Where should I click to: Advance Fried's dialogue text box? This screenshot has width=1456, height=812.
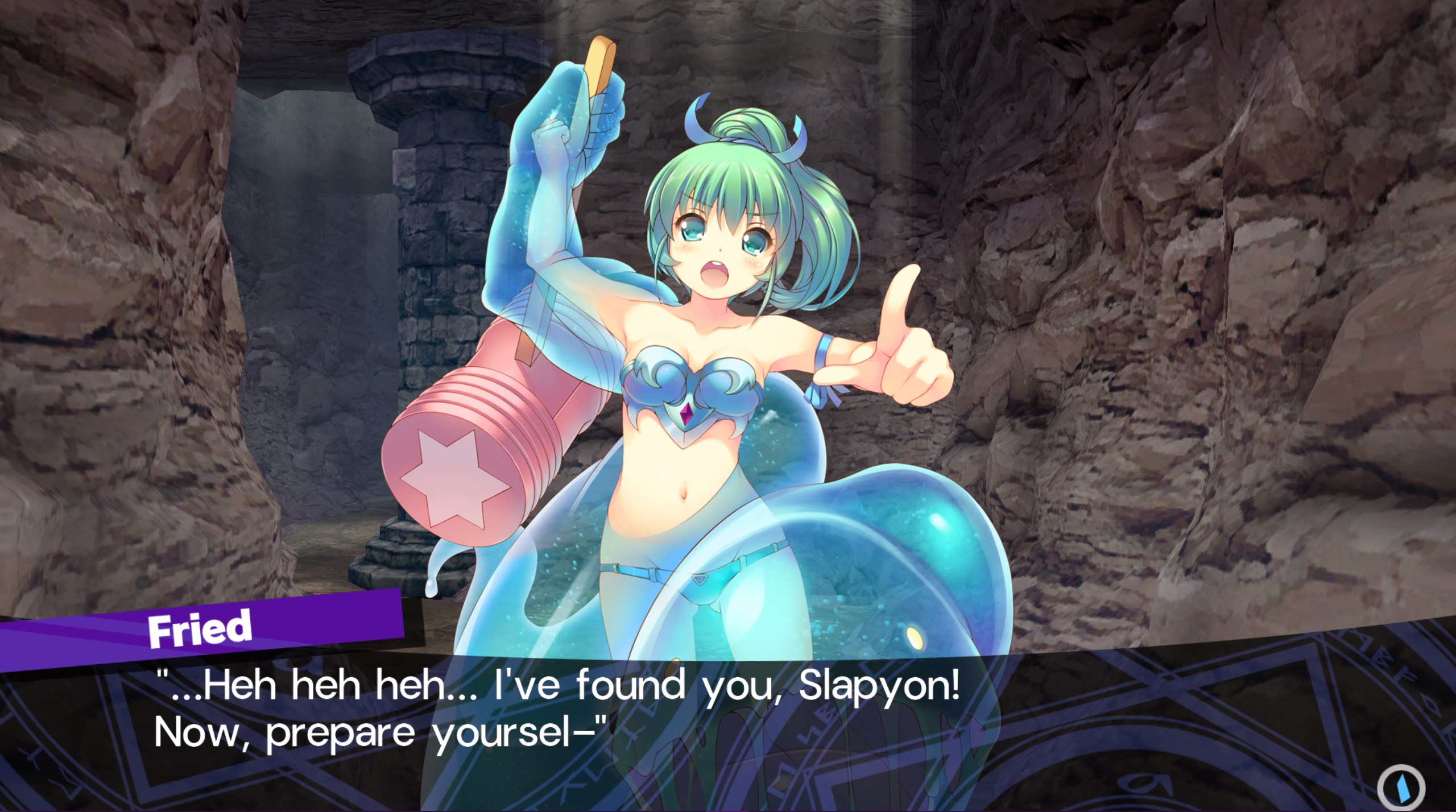(x=557, y=718)
